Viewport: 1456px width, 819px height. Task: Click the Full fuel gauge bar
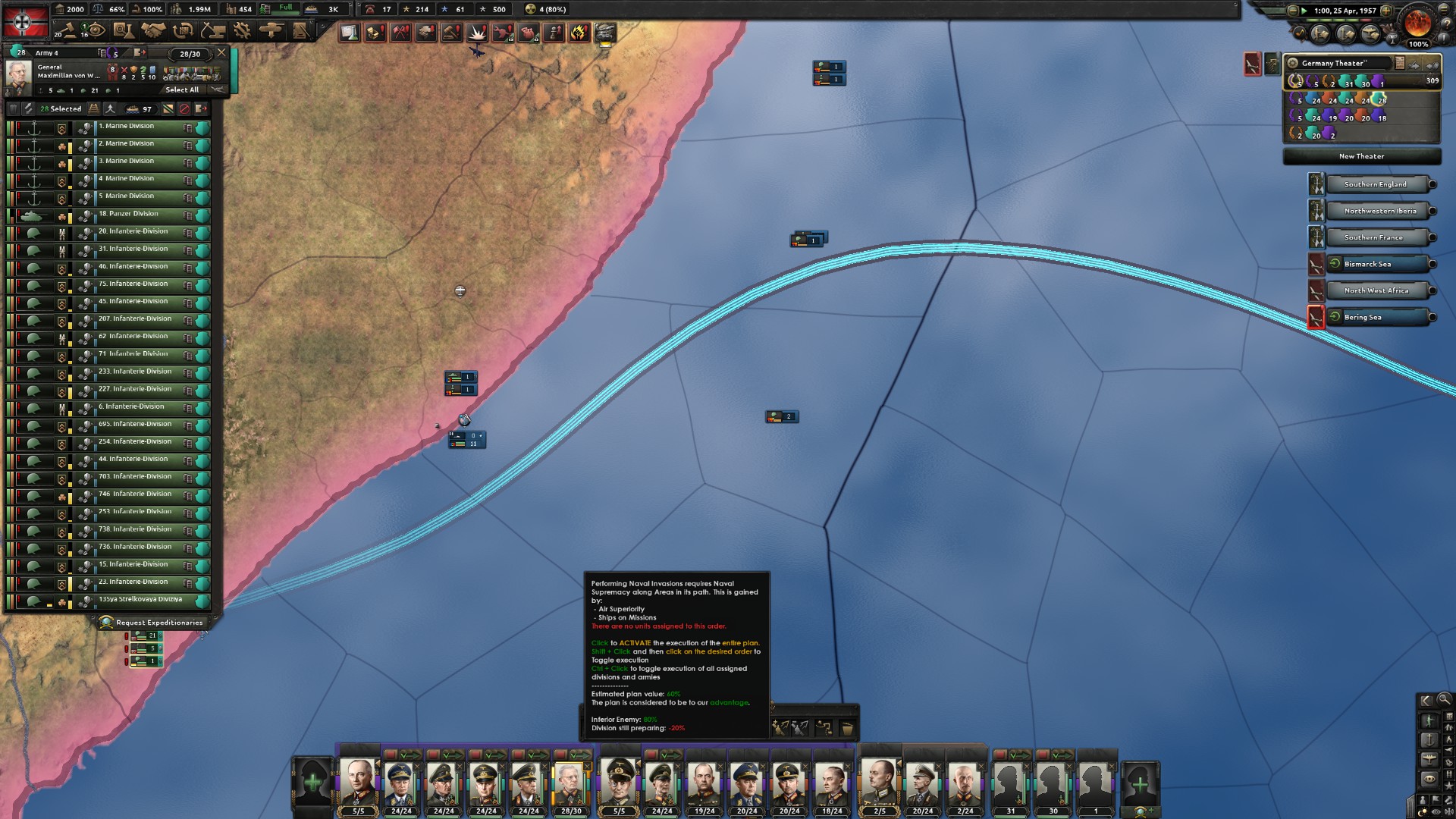(286, 9)
